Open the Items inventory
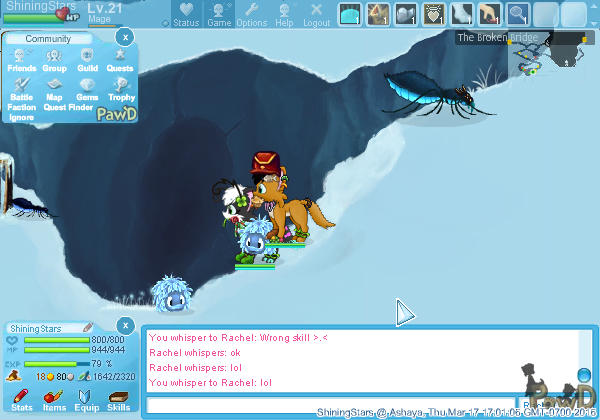Image resolution: width=600 pixels, height=420 pixels. 54,401
